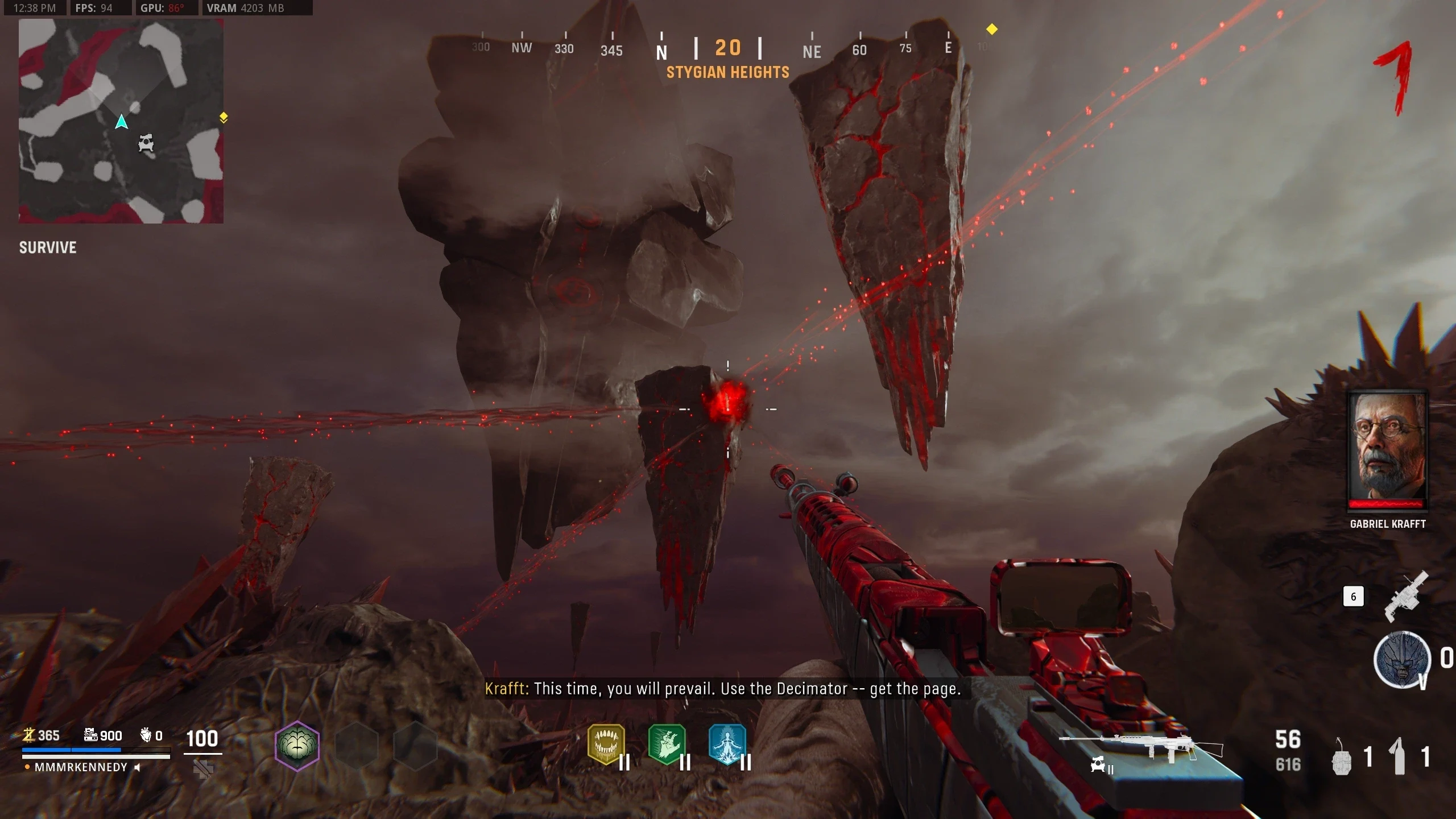
Task: Toggle the speaker icon beside MMMRKENNEDY
Action: [137, 767]
